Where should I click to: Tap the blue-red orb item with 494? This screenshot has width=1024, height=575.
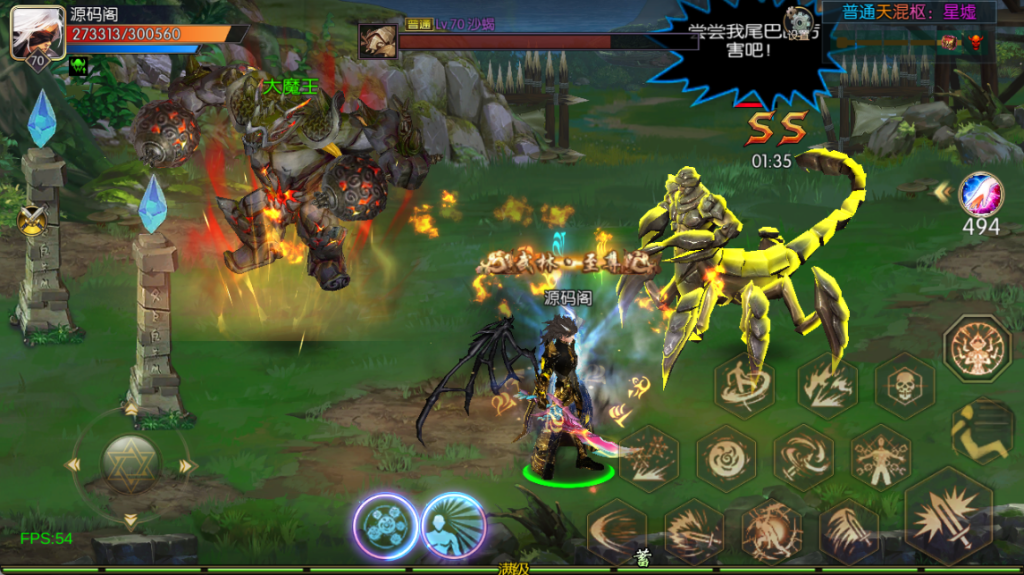point(980,194)
